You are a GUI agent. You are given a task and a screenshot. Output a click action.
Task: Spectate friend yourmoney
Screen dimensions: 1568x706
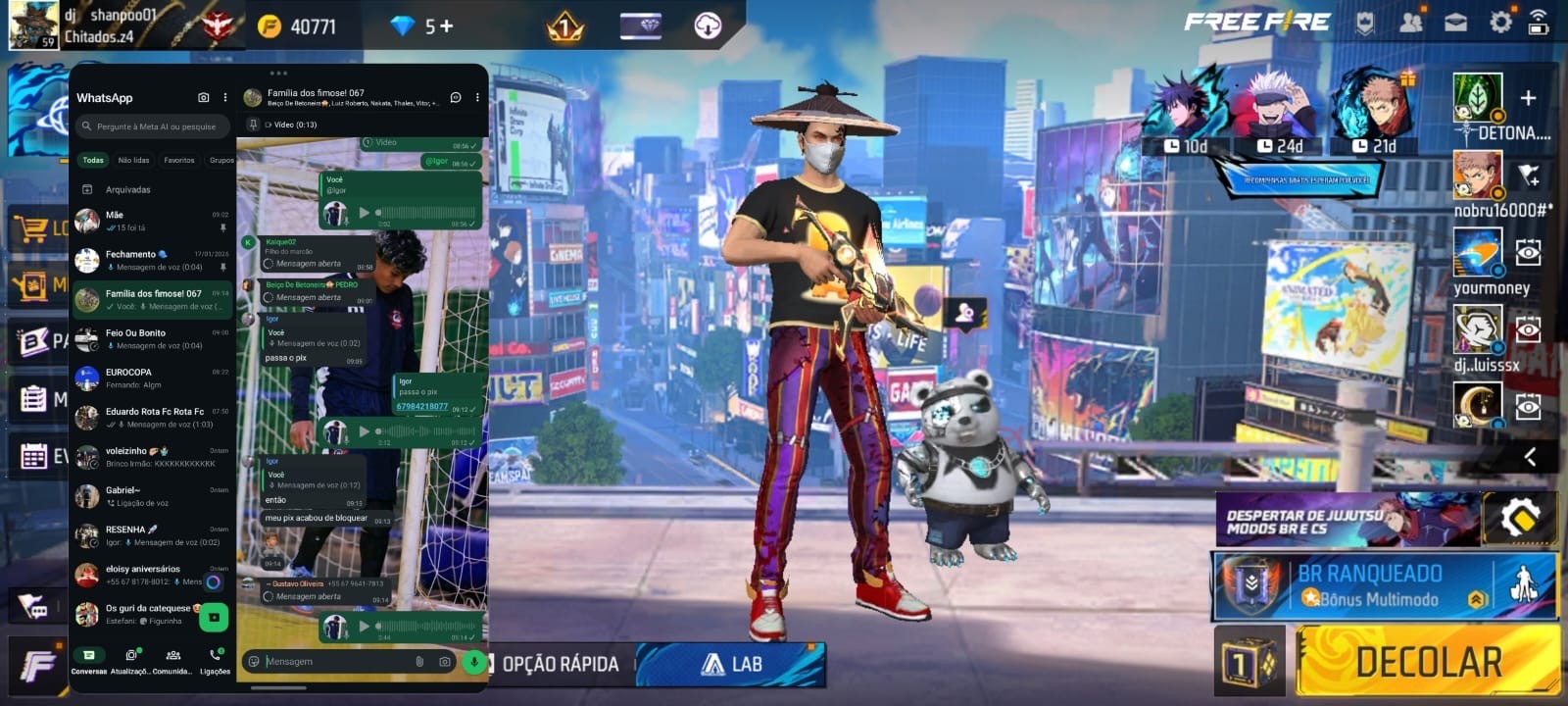pos(1528,253)
